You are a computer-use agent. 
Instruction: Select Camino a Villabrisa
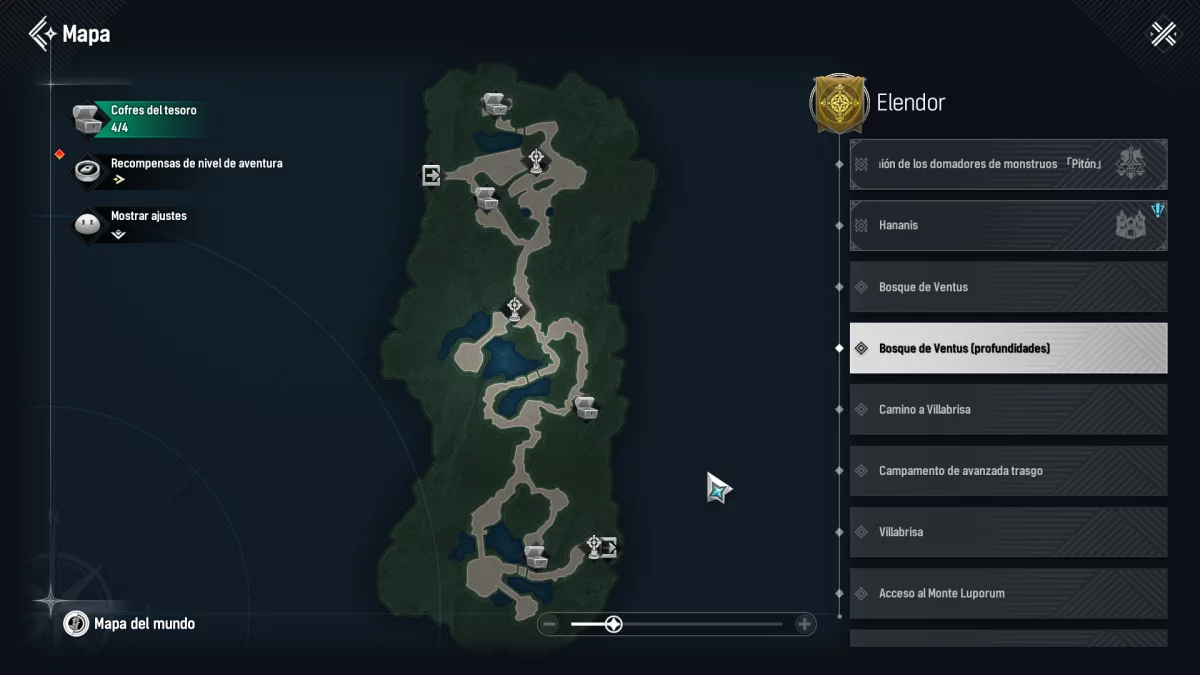(x=1008, y=410)
